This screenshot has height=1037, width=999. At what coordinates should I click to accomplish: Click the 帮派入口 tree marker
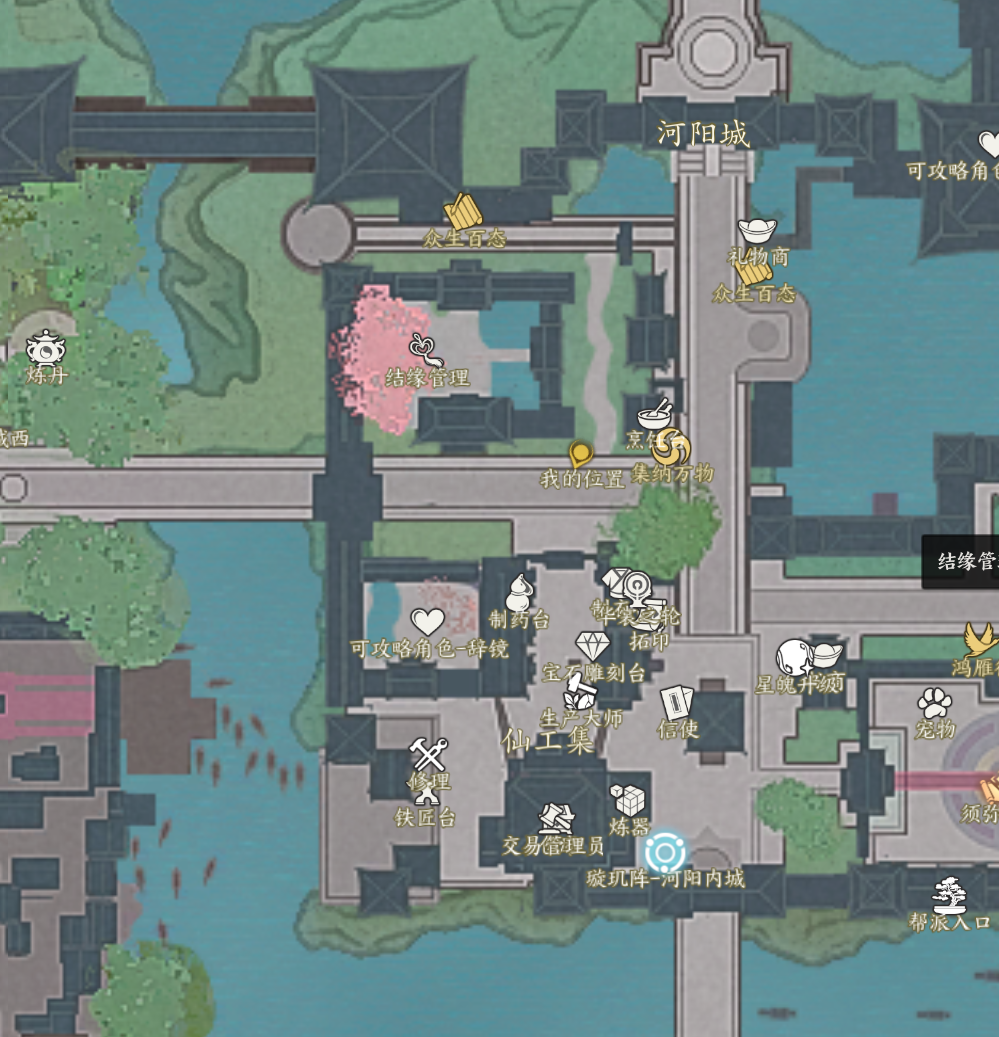[x=949, y=895]
